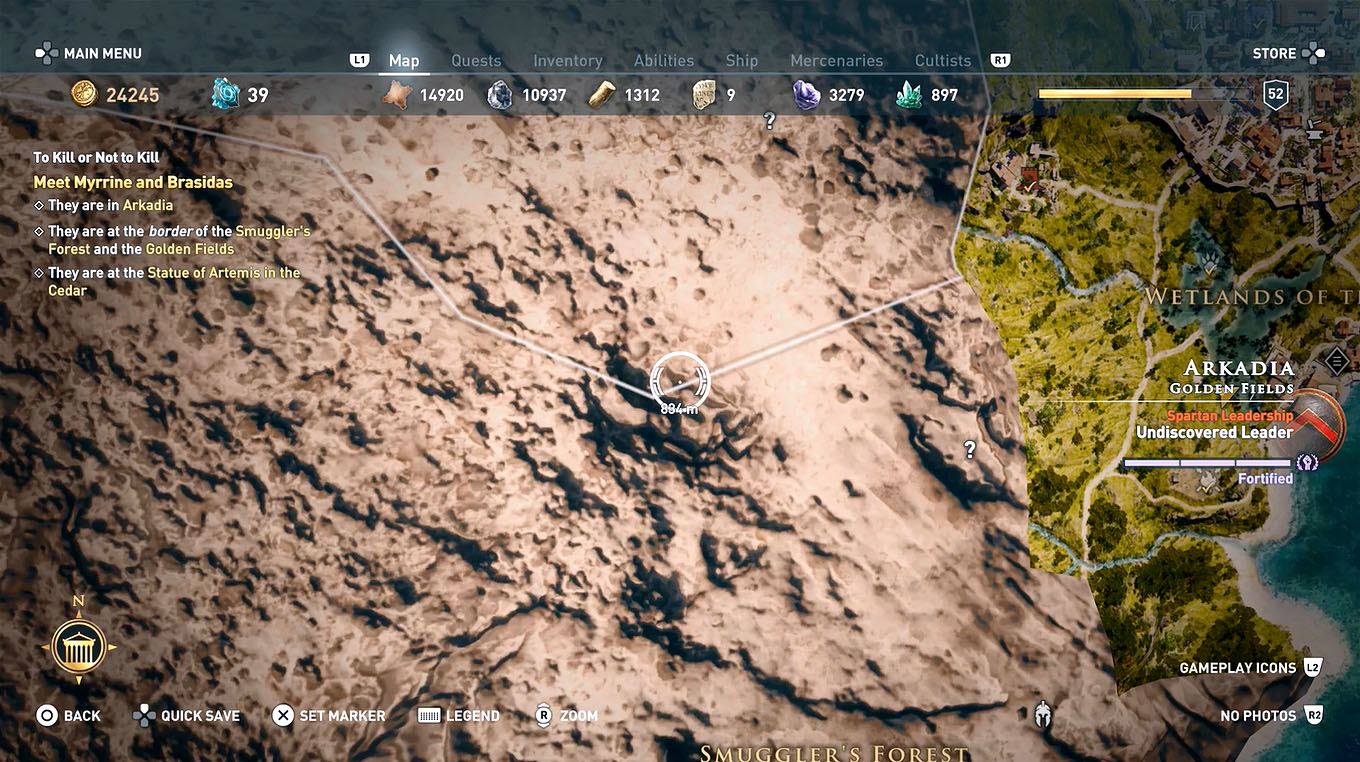Click the L1 previous-tab switcher
This screenshot has height=762, width=1360.
pos(359,59)
